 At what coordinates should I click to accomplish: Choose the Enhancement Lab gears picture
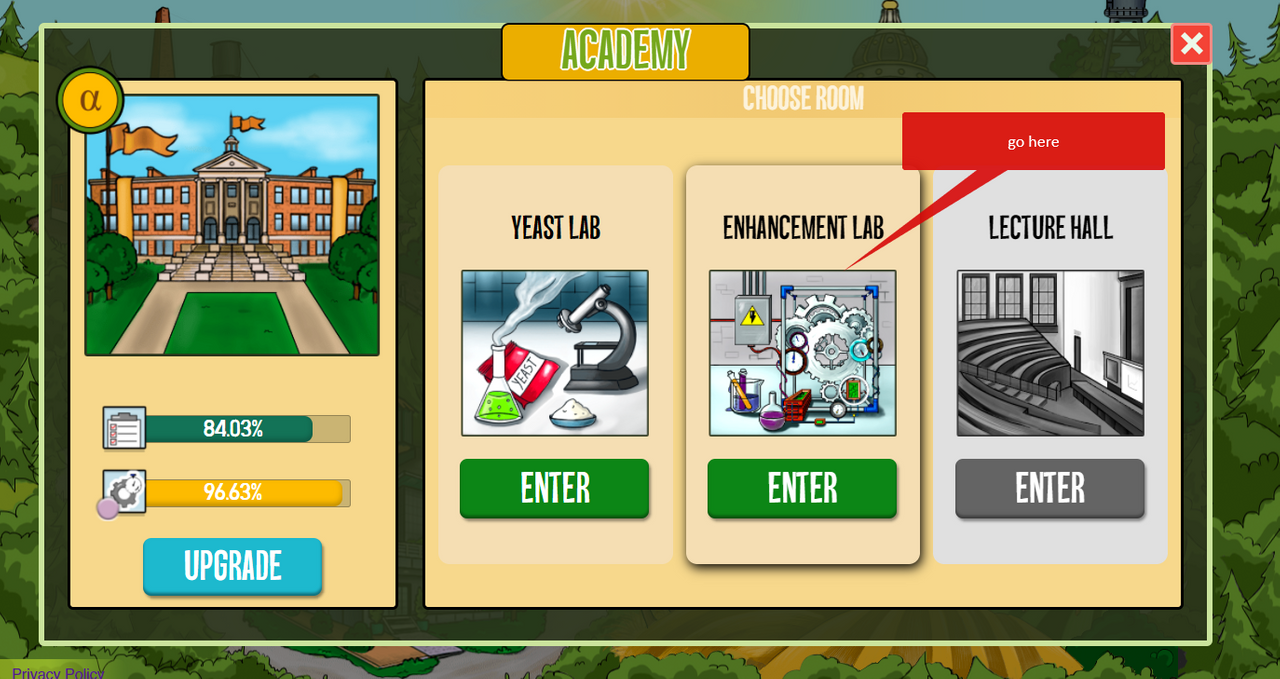pyautogui.click(x=802, y=353)
